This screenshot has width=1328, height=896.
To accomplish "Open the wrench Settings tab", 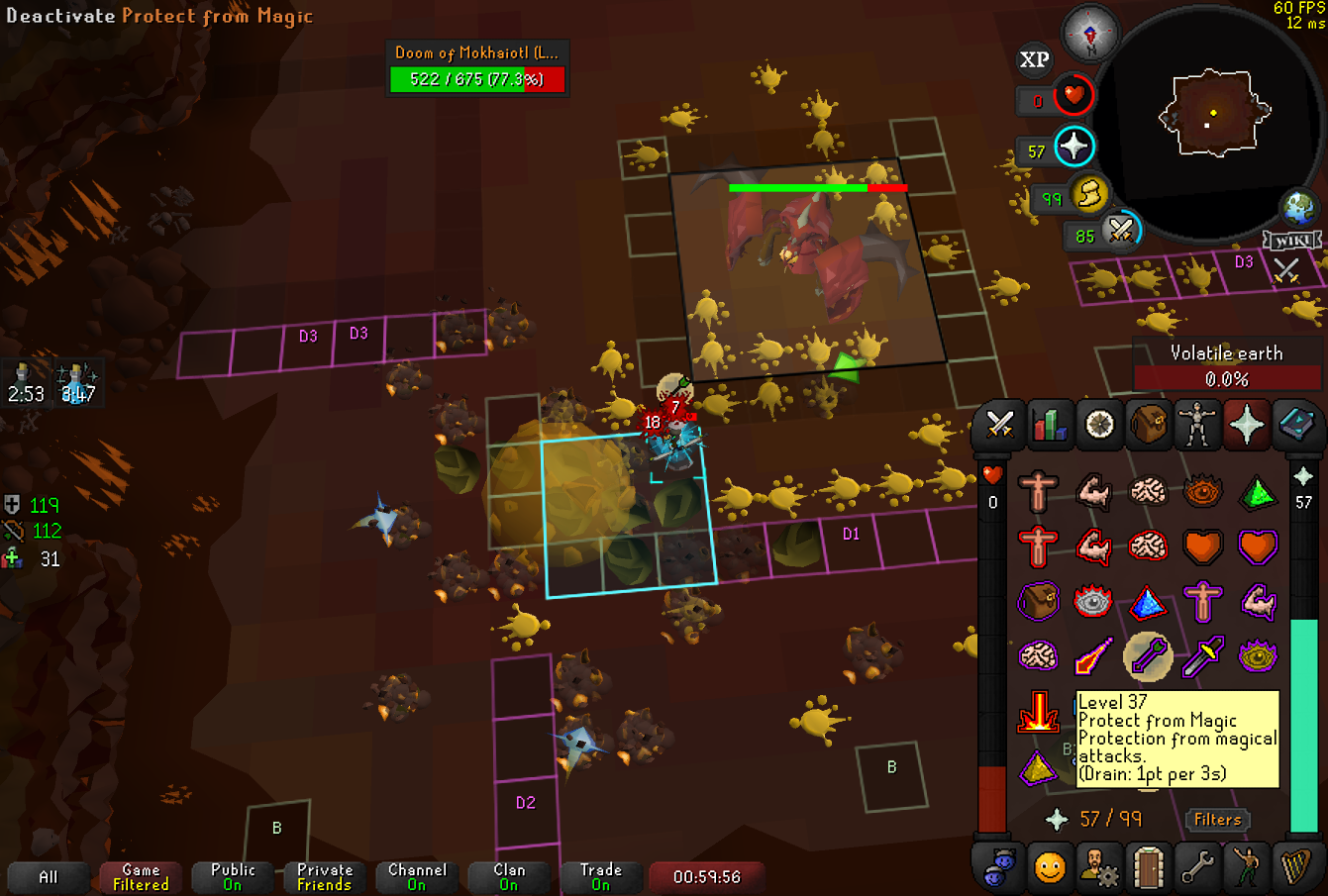I will point(1197,868).
